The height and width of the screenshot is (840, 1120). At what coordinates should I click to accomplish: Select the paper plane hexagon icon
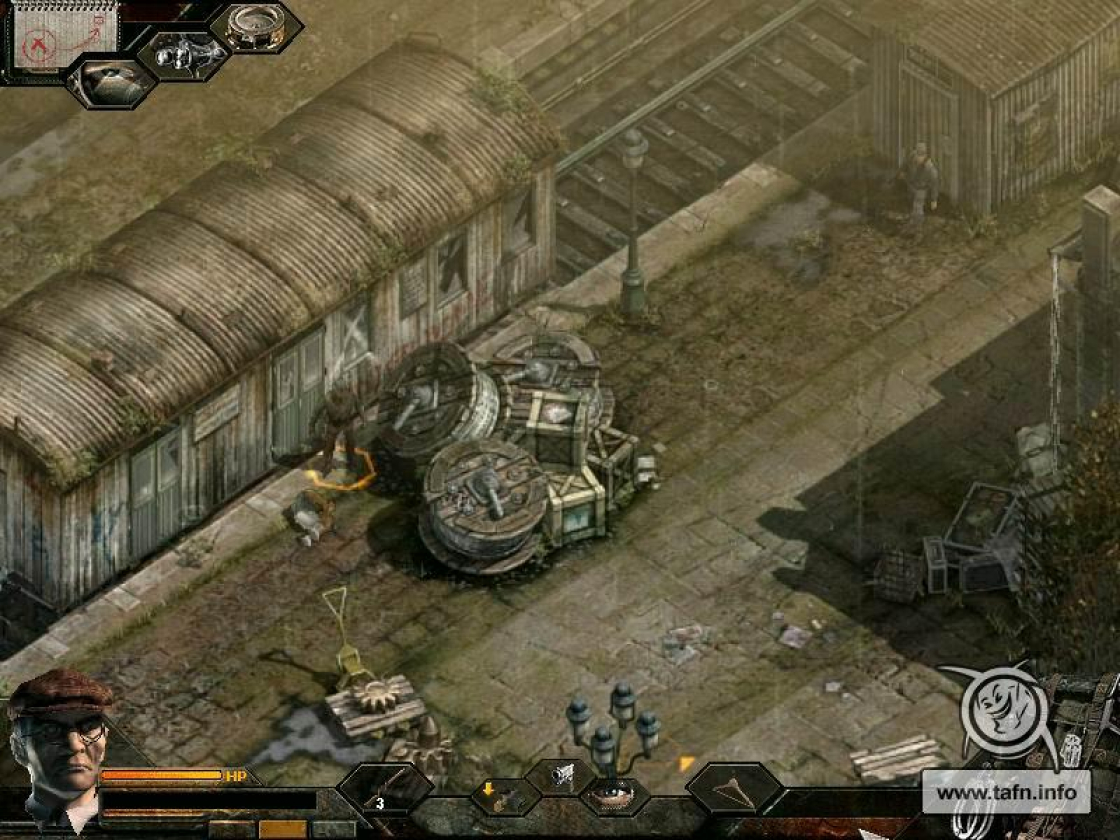point(733,789)
